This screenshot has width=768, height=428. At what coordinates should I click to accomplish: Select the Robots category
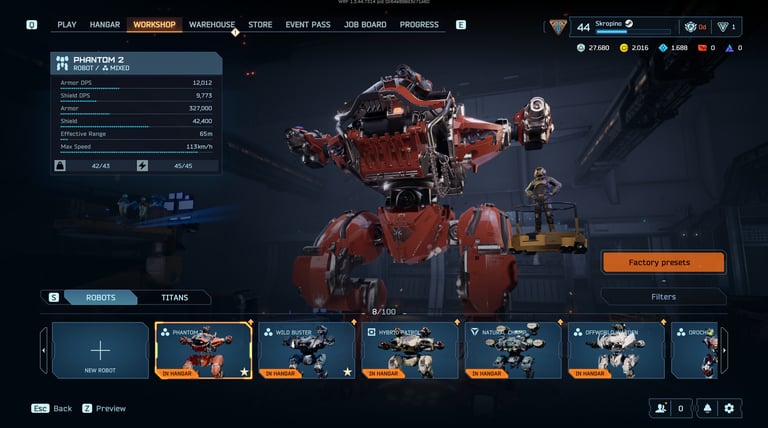(101, 297)
